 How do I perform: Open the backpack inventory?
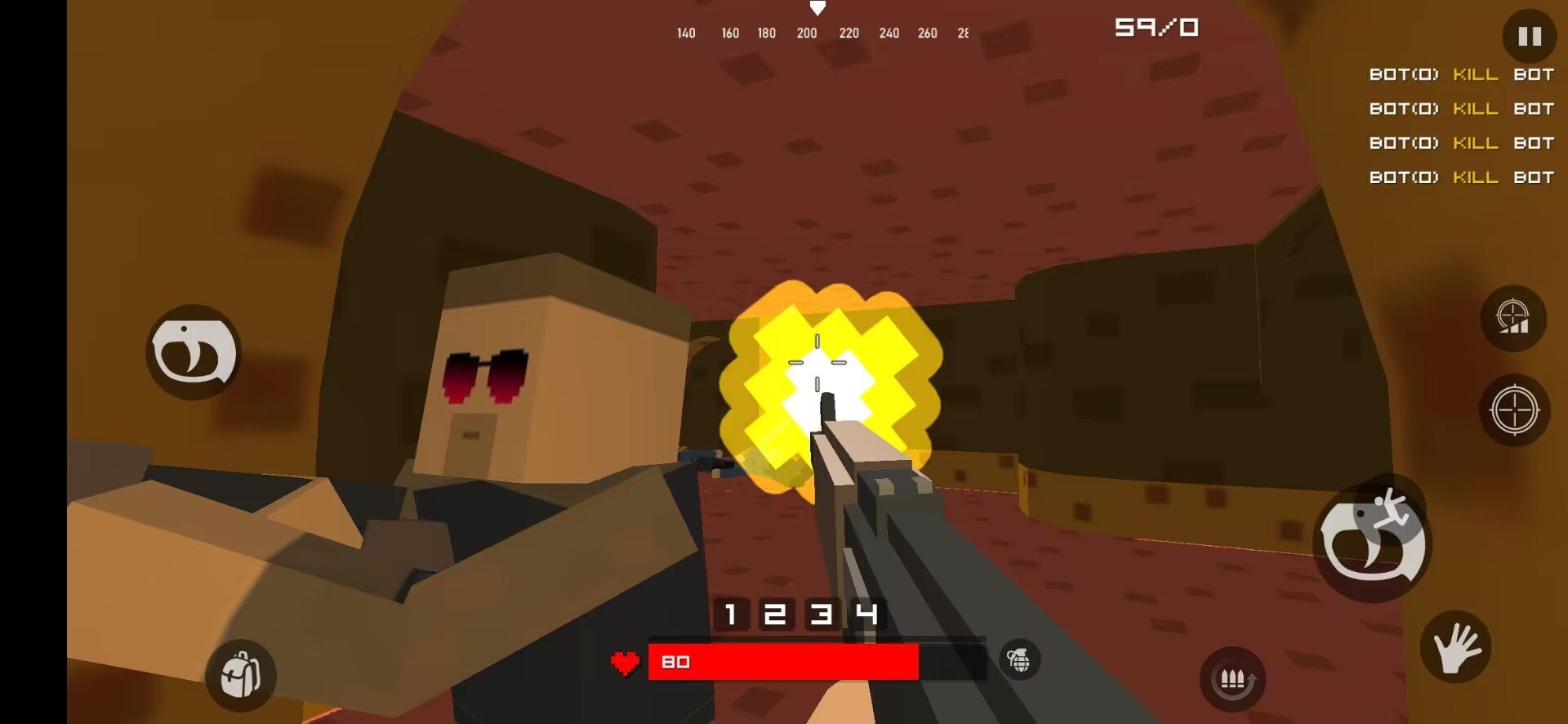[241, 675]
